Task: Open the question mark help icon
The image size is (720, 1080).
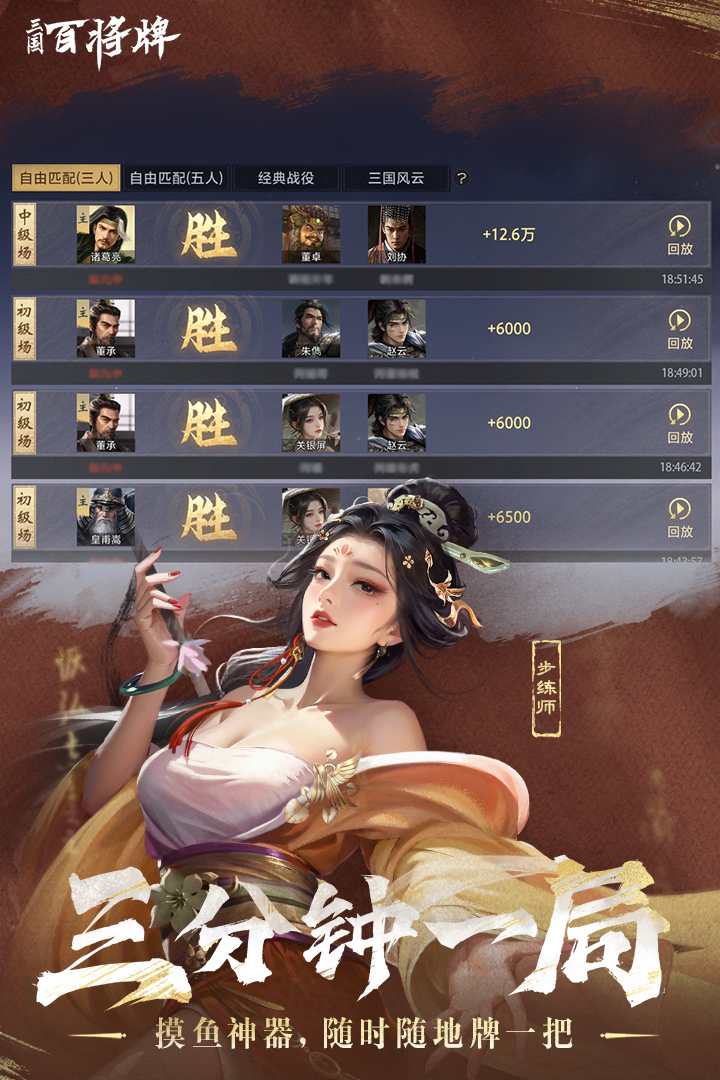Action: (462, 179)
